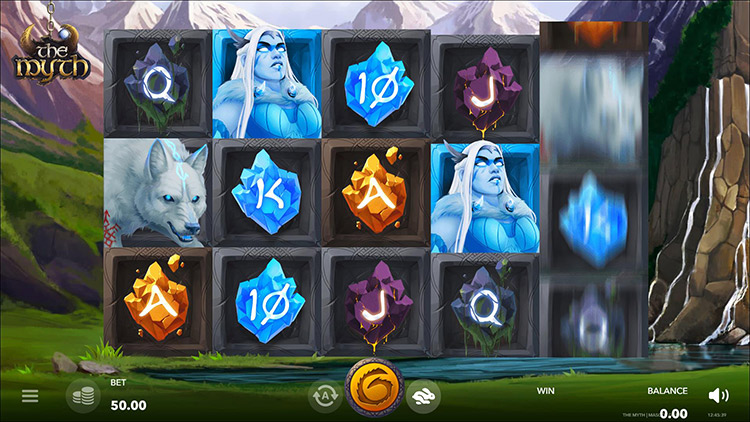Image resolution: width=750 pixels, height=422 pixels.
Task: Spin the reels with the orange button
Action: coord(374,391)
